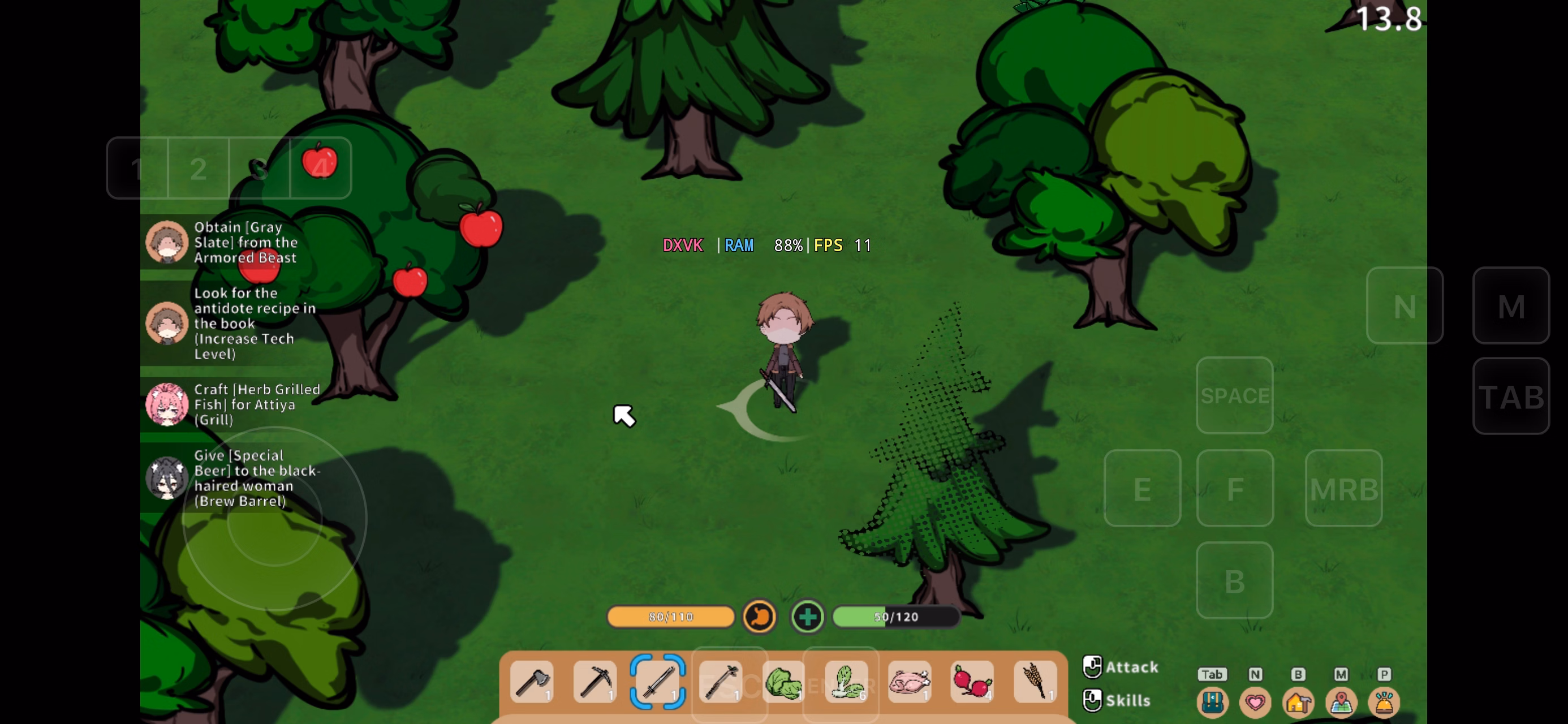Open the backpack inventory icon

pyautogui.click(x=1212, y=703)
